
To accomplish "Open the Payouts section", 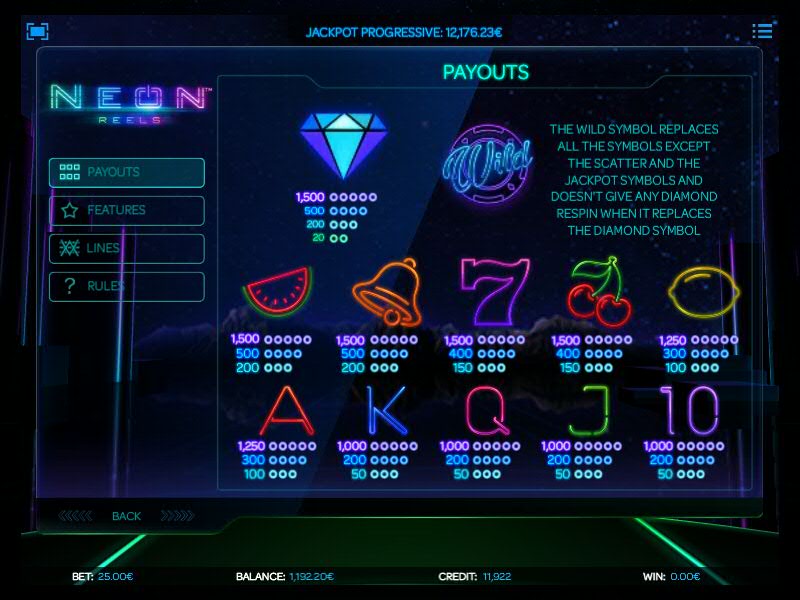I will pos(126,172).
